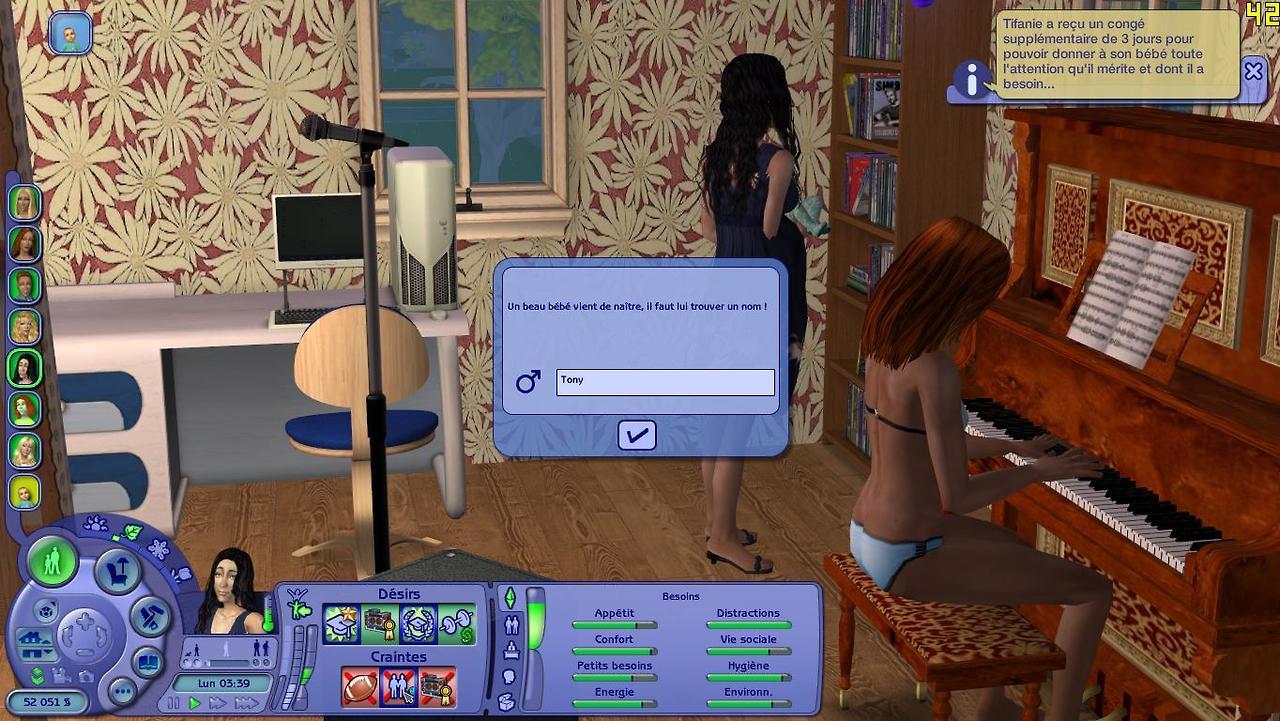Confirm the baby name with the checkmark
Screen dimensions: 1280x721
(x=637, y=435)
